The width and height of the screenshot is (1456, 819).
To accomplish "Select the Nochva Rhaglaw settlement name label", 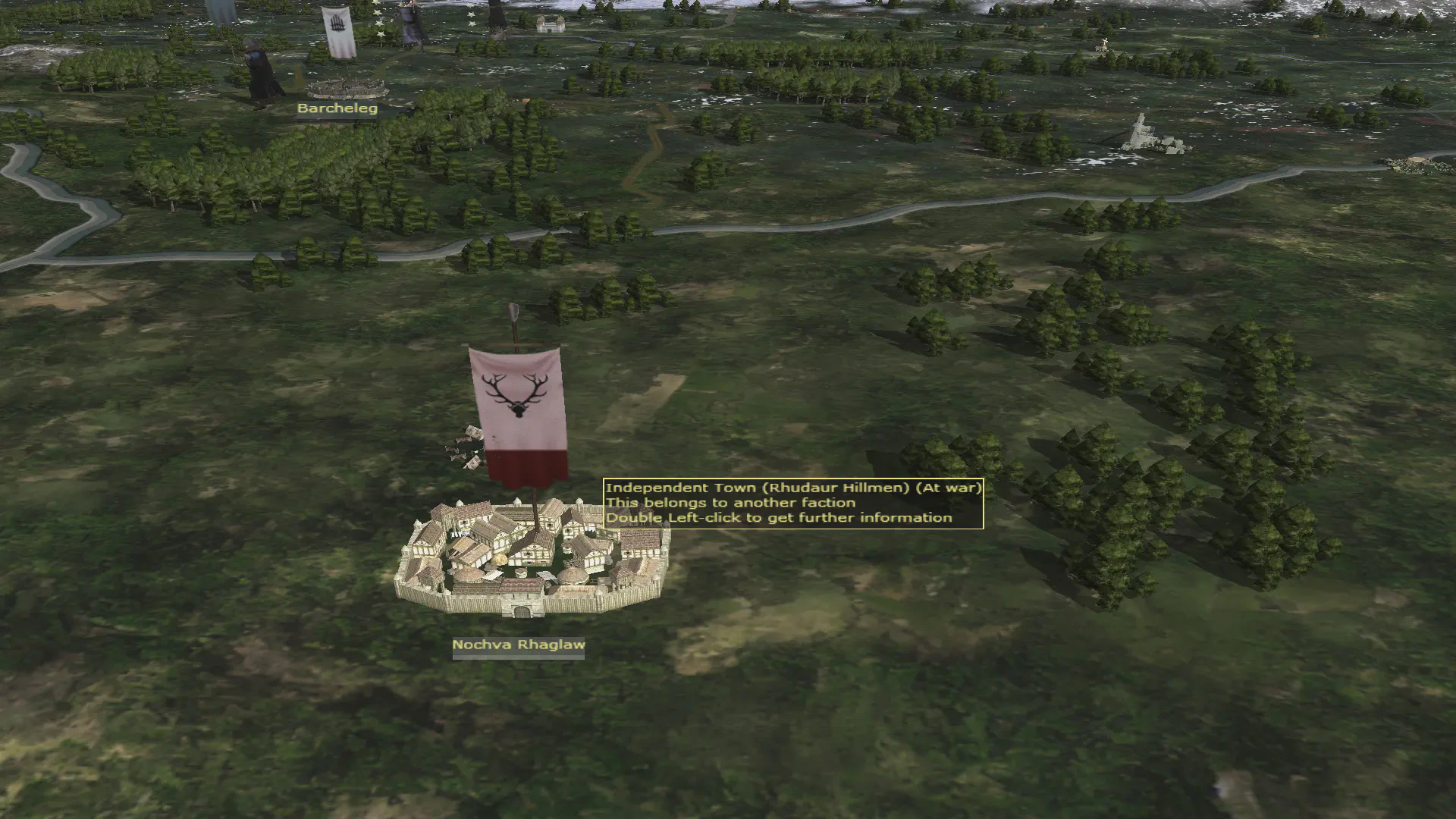I will (x=519, y=645).
